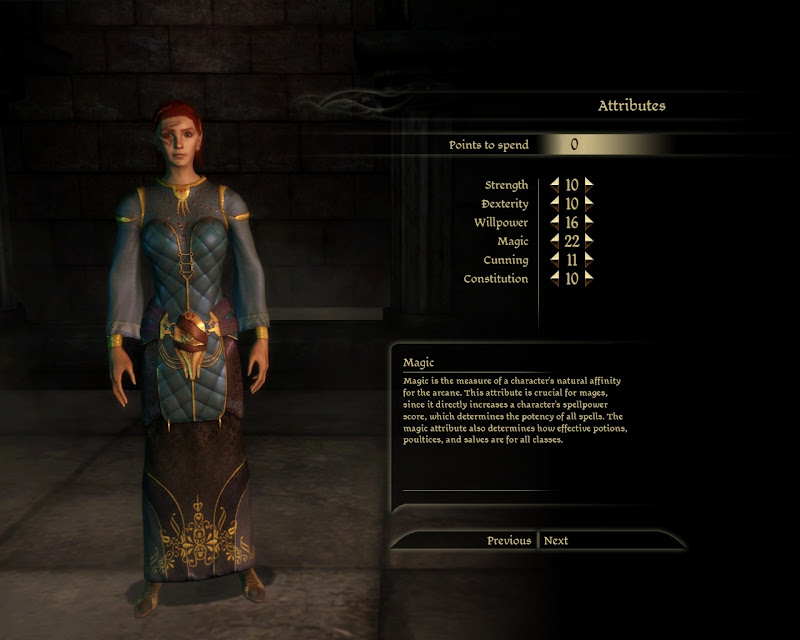Increase Constitution by one

[x=589, y=279]
